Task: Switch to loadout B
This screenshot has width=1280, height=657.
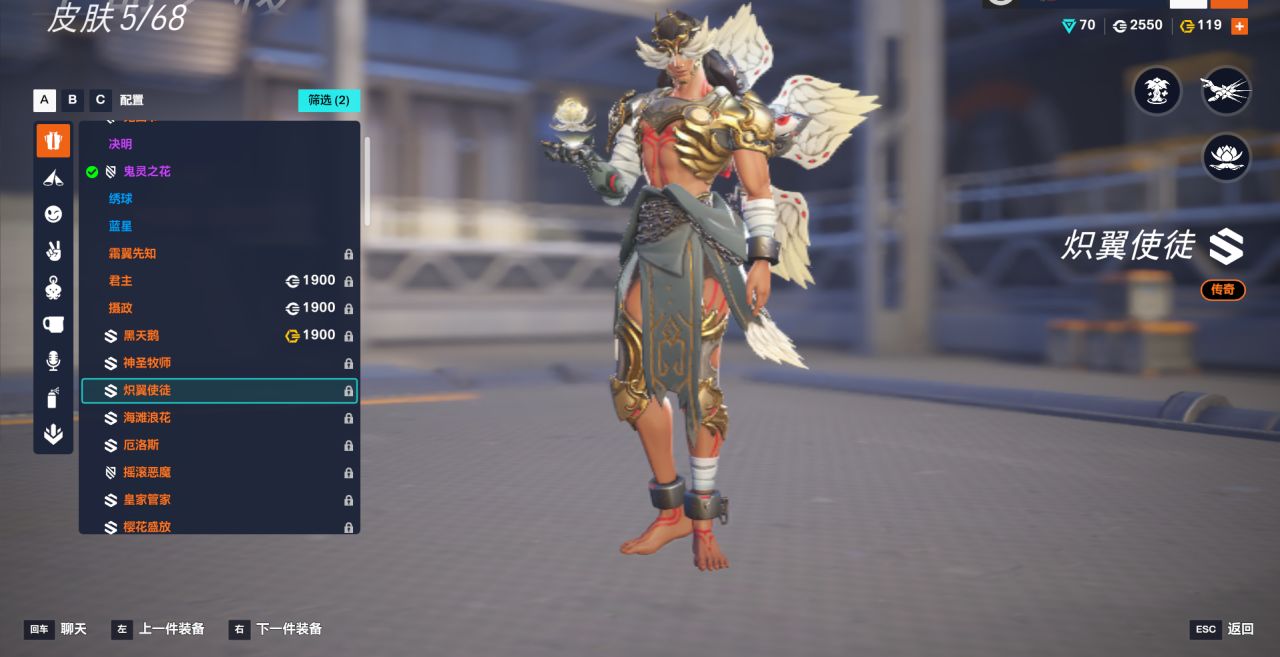Action: click(72, 100)
